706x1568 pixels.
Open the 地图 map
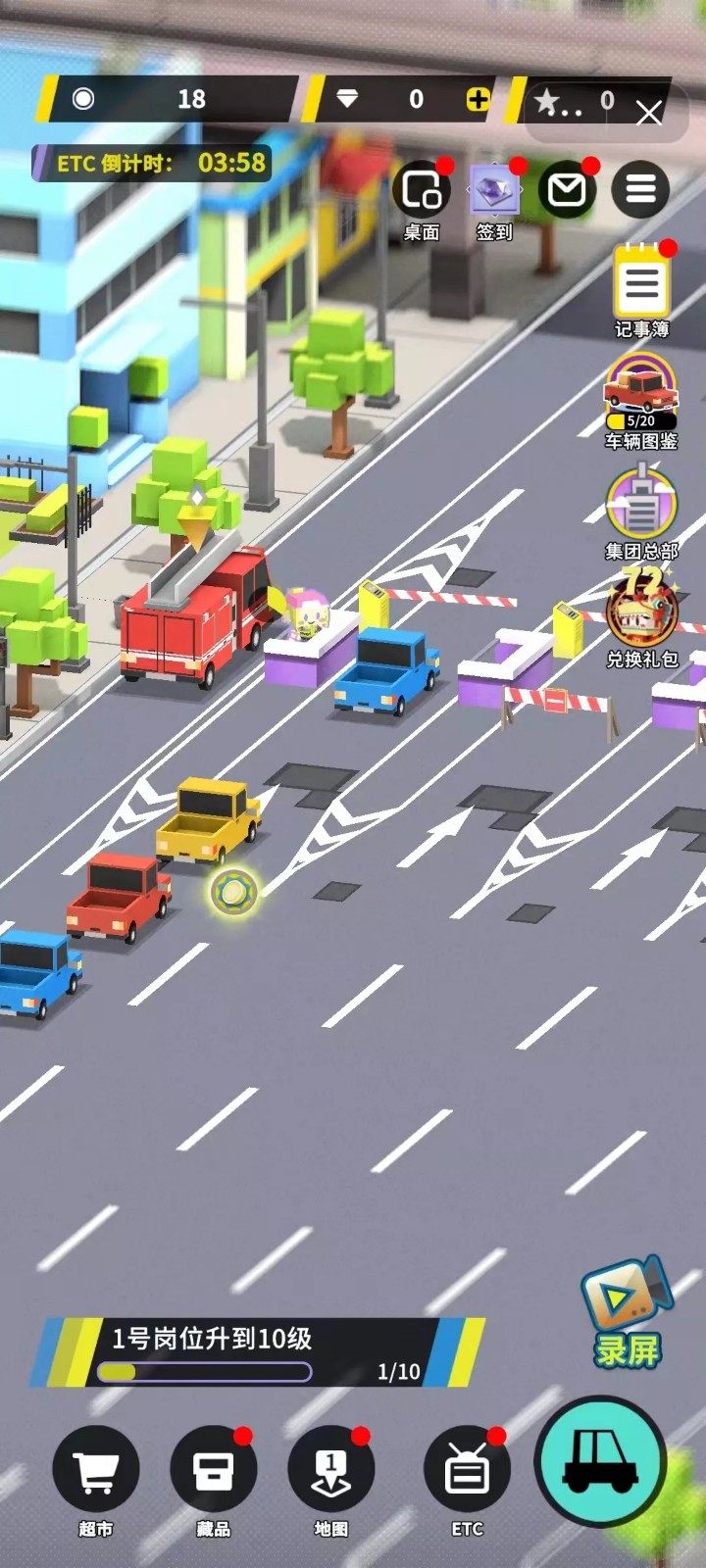[x=331, y=1472]
